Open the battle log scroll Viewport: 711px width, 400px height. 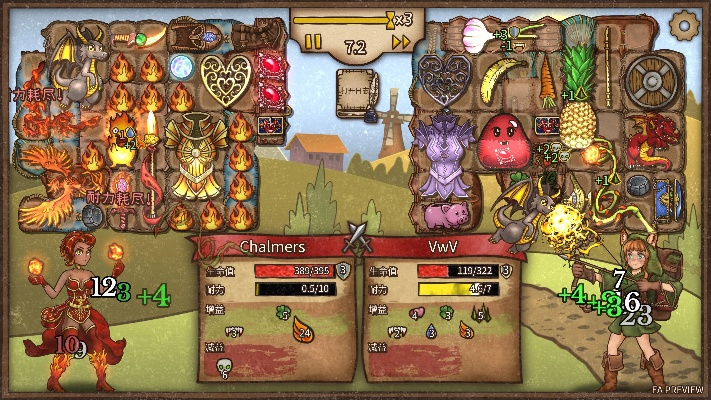point(356,88)
